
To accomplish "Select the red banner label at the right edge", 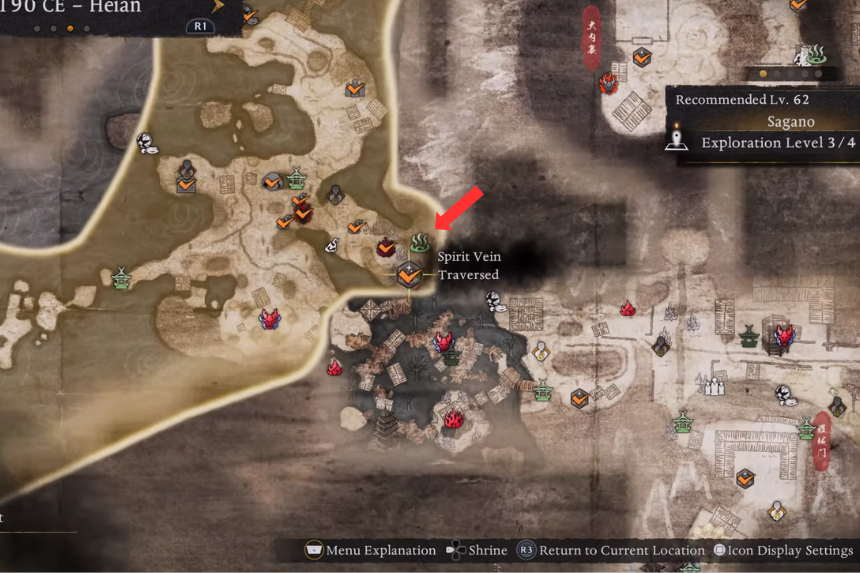I will coord(822,438).
